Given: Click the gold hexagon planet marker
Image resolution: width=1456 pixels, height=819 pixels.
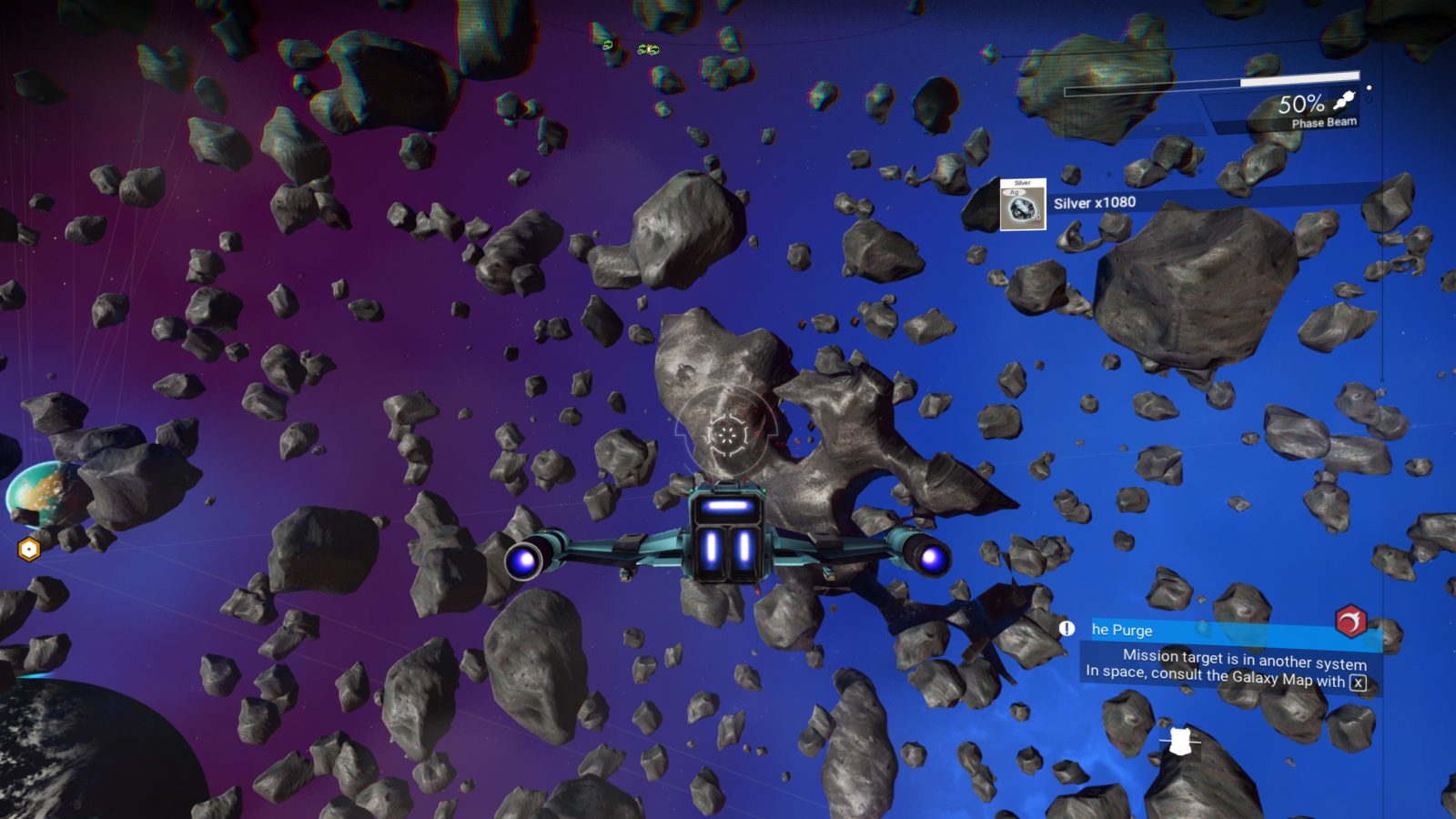Looking at the screenshot, I should point(29,550).
